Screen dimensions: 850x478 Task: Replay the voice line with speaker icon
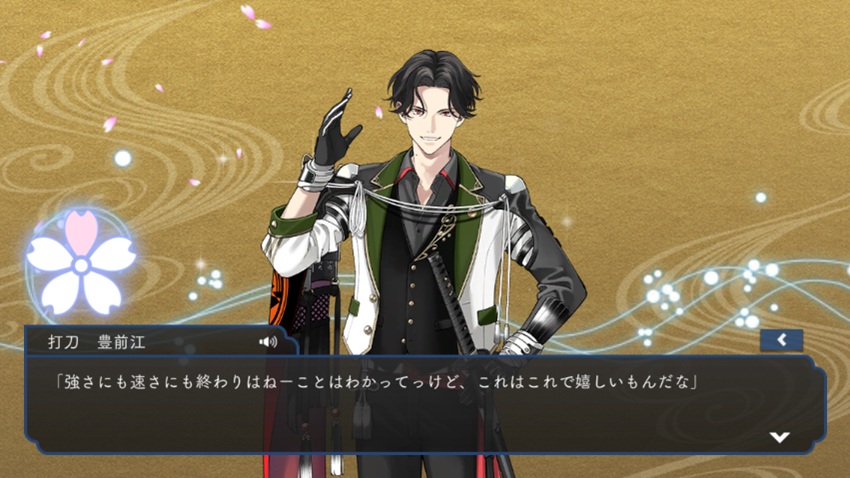tap(267, 342)
